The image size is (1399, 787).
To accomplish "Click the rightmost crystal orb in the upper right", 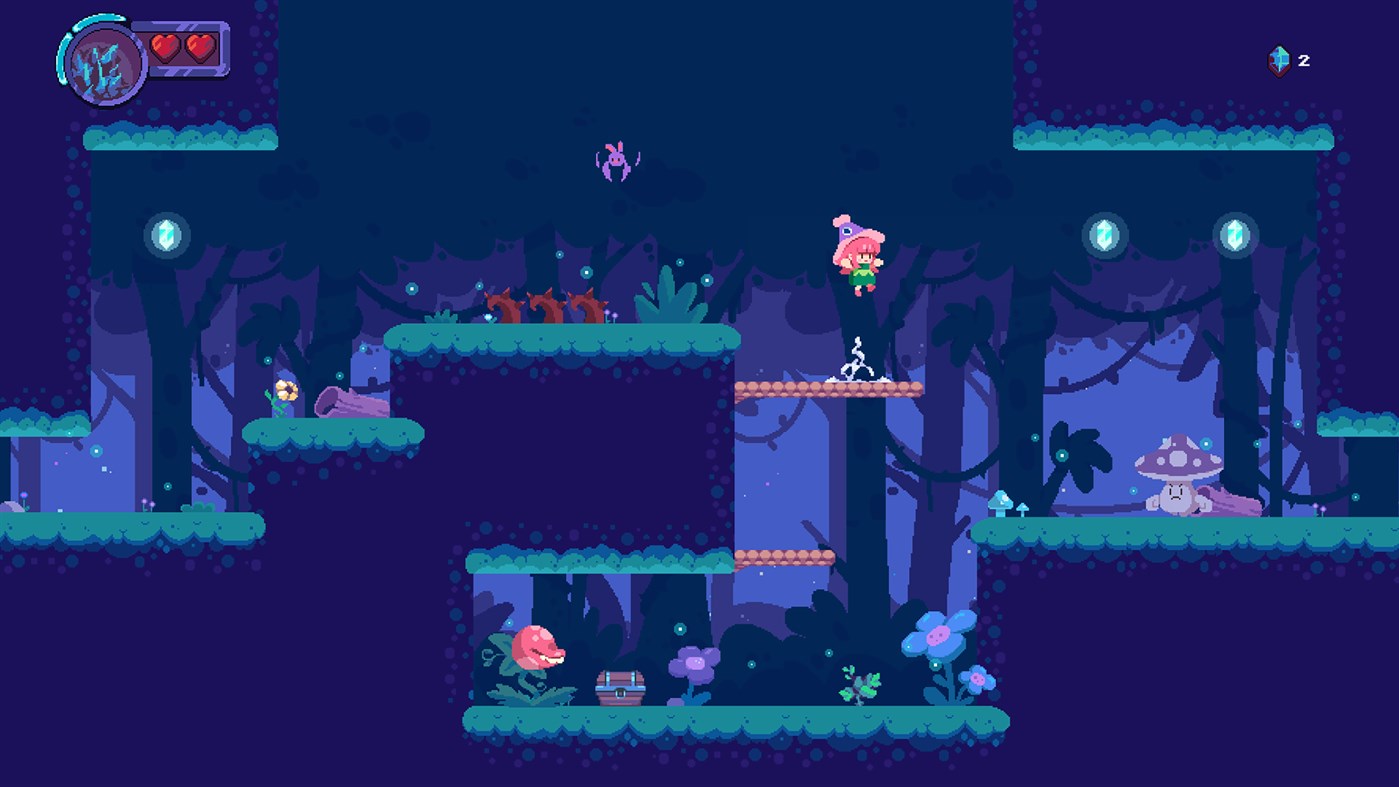I will 1234,237.
